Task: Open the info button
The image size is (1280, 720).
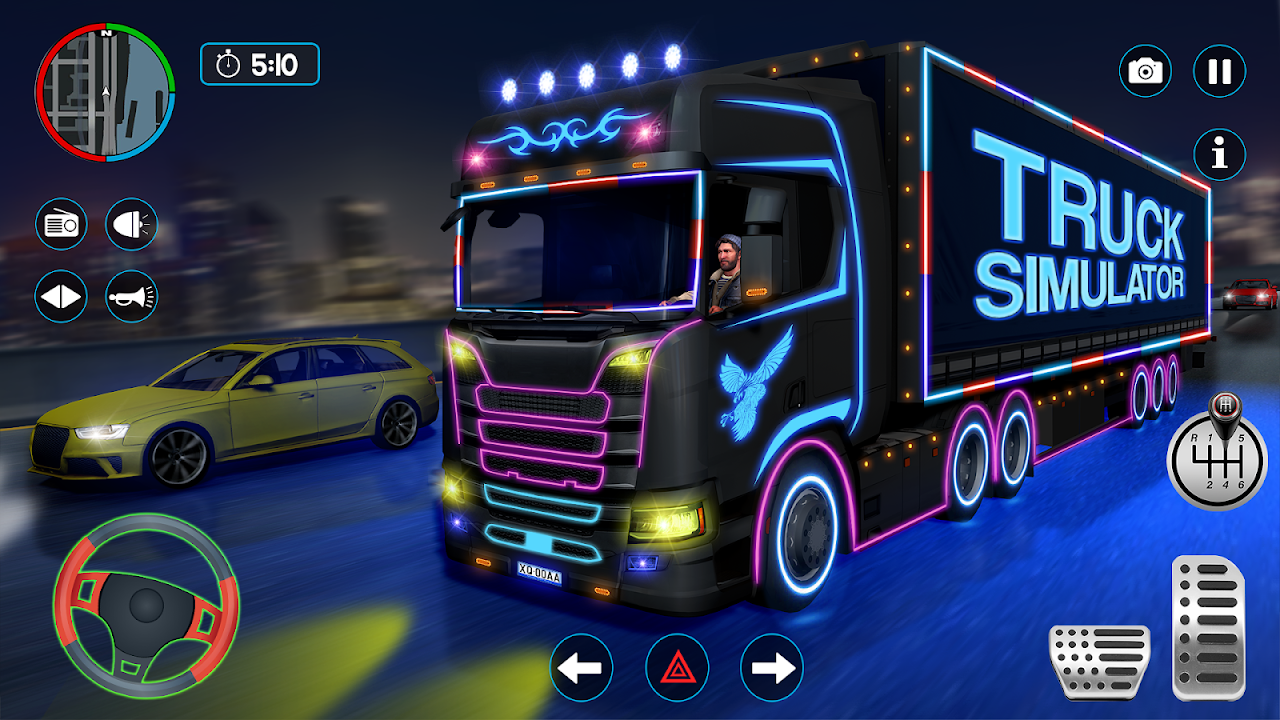Action: coord(1219,154)
